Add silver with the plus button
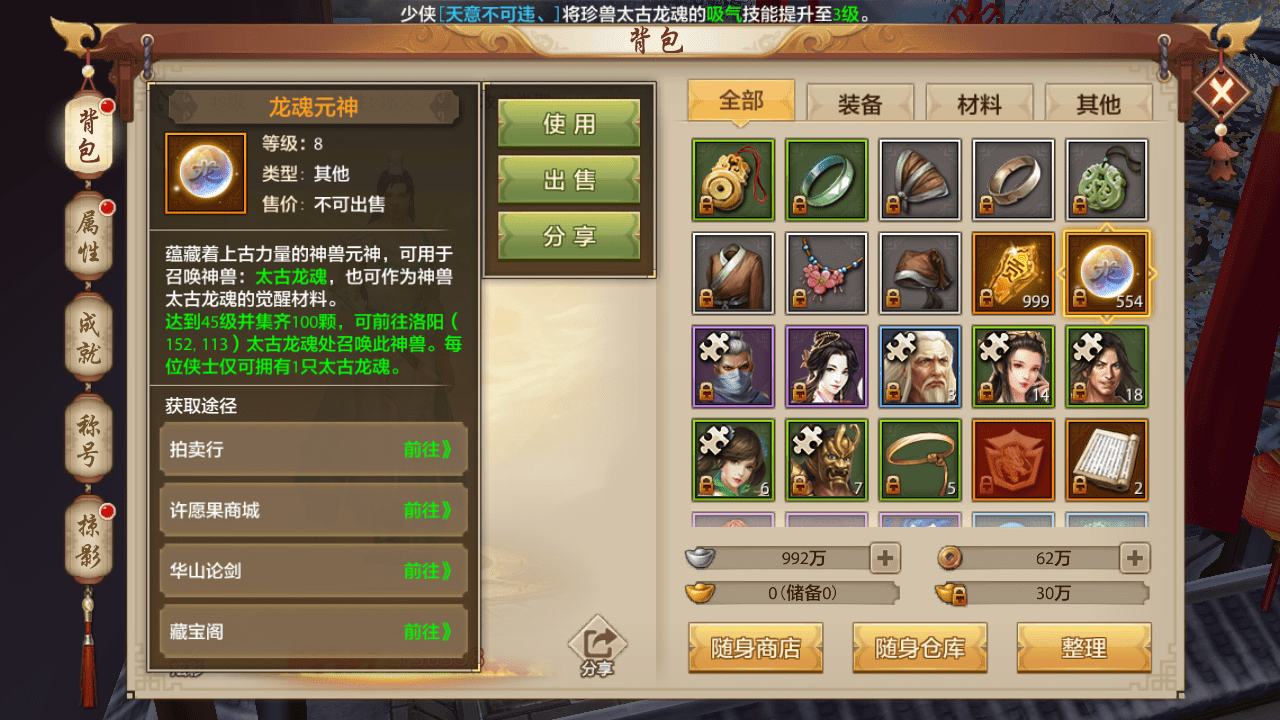The height and width of the screenshot is (720, 1280). 885,558
